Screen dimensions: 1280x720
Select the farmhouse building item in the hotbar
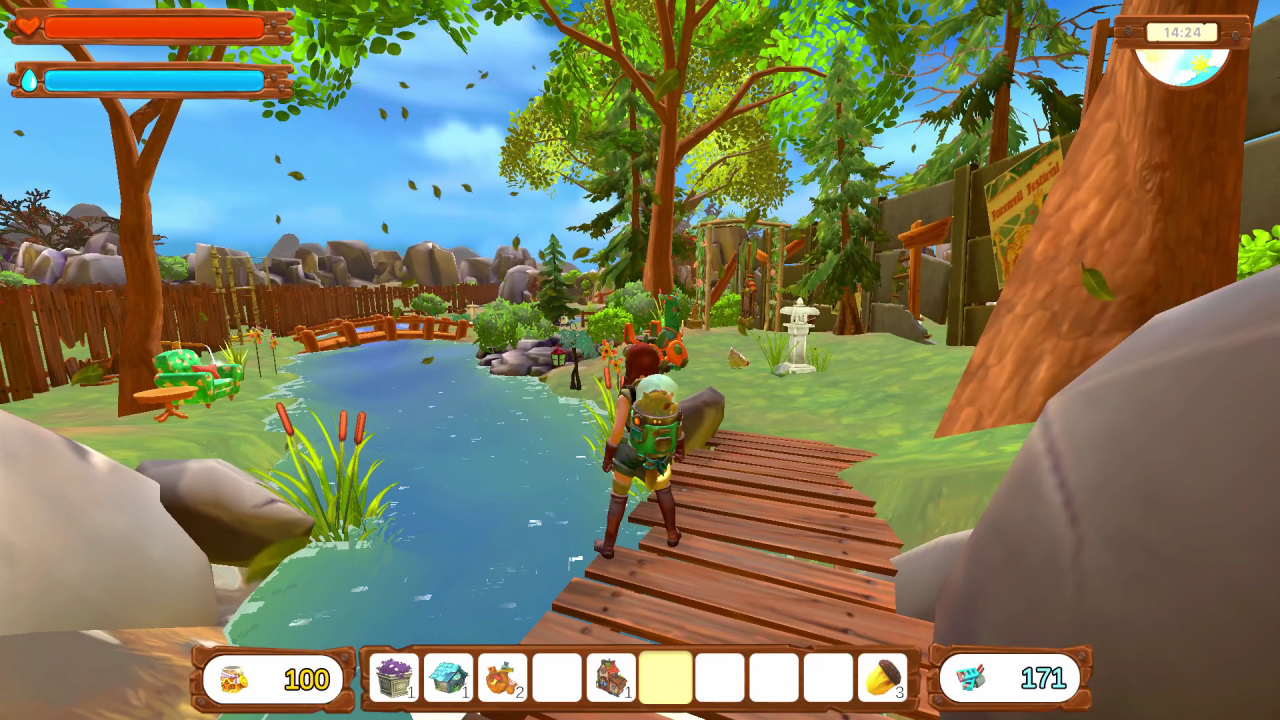coord(610,678)
